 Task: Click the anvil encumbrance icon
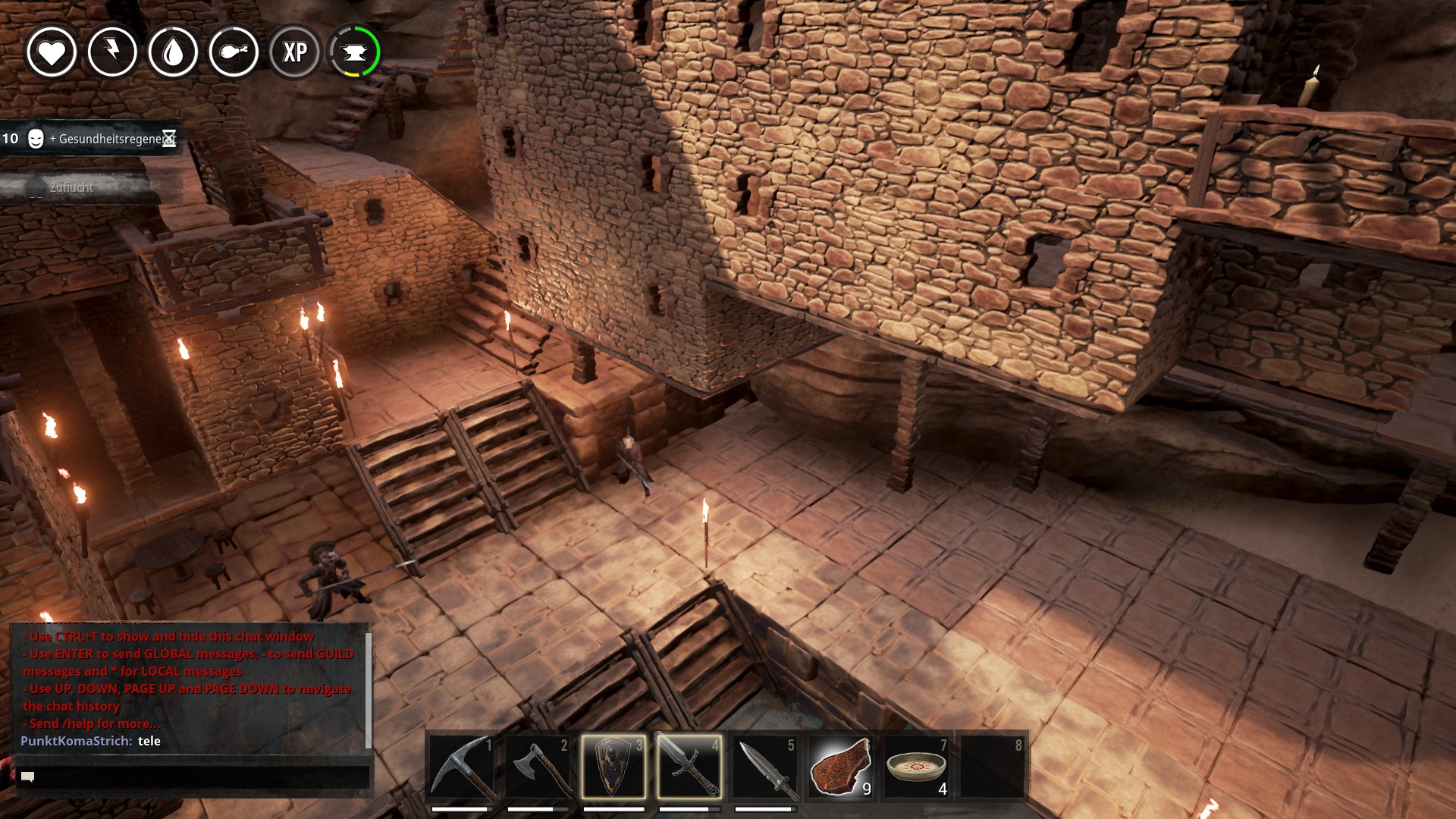[x=355, y=52]
